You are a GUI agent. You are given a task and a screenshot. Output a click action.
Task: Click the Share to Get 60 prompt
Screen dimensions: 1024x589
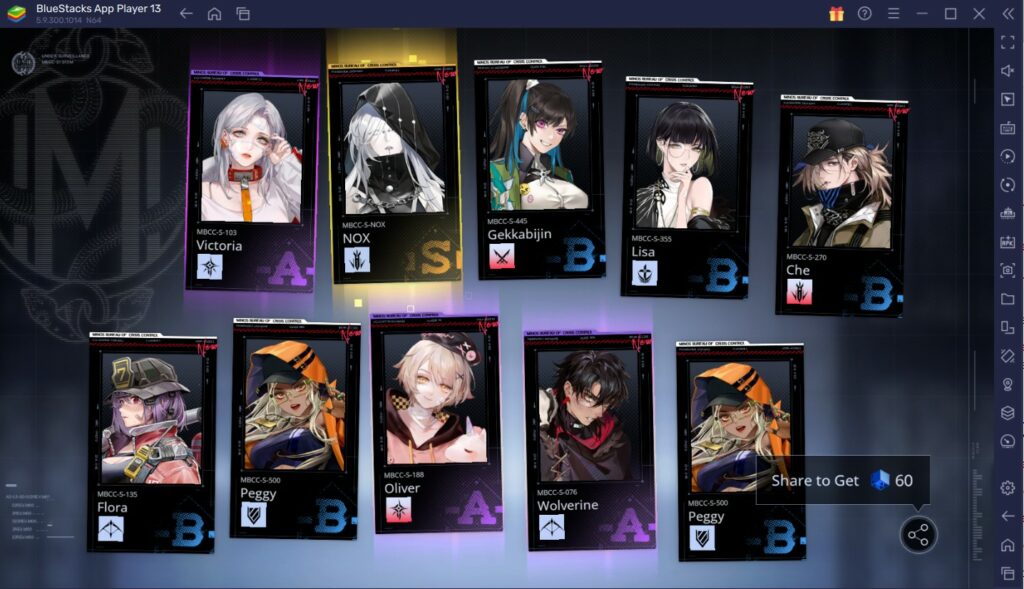pyautogui.click(x=842, y=480)
